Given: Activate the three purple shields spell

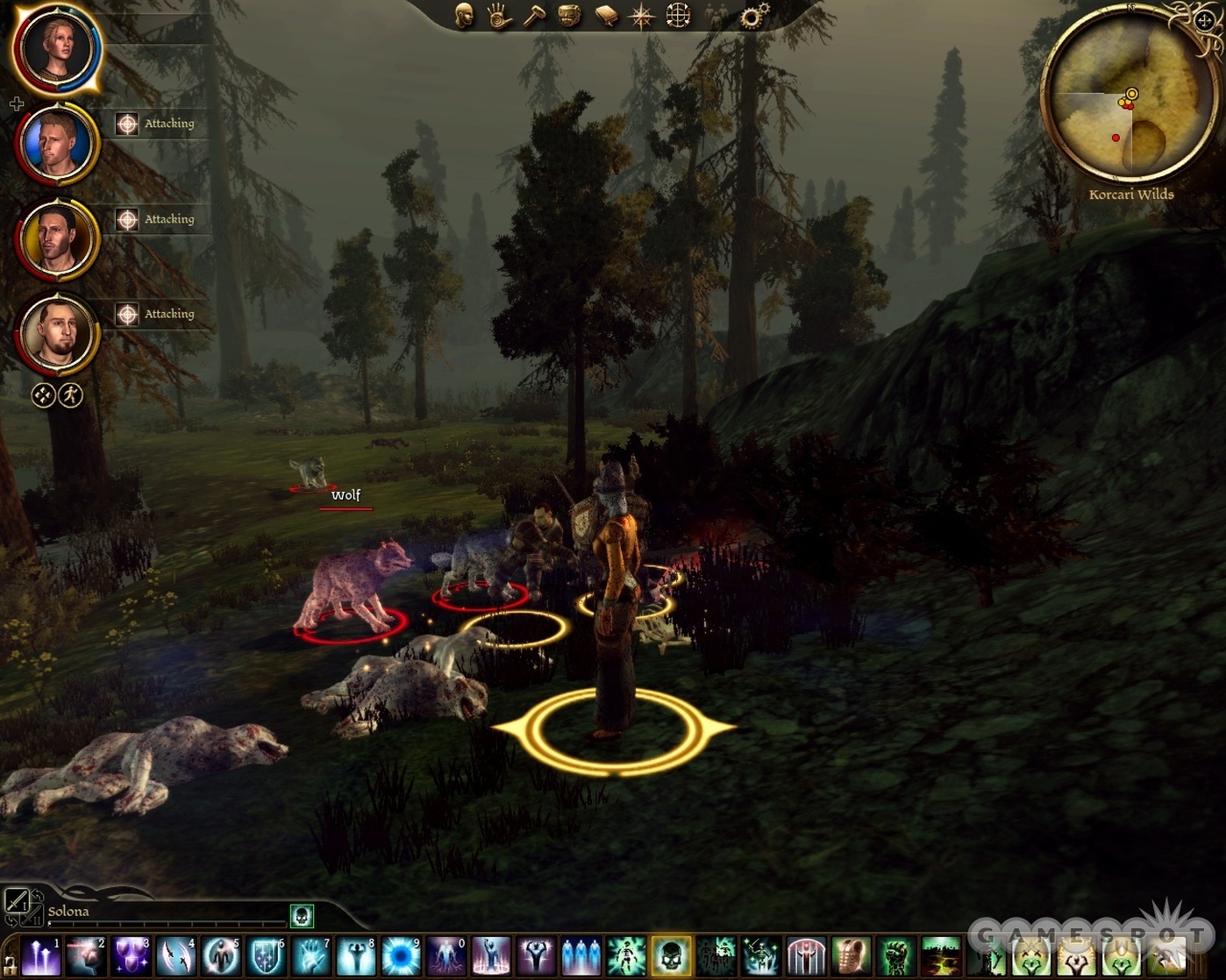Looking at the screenshot, I should tap(131, 956).
